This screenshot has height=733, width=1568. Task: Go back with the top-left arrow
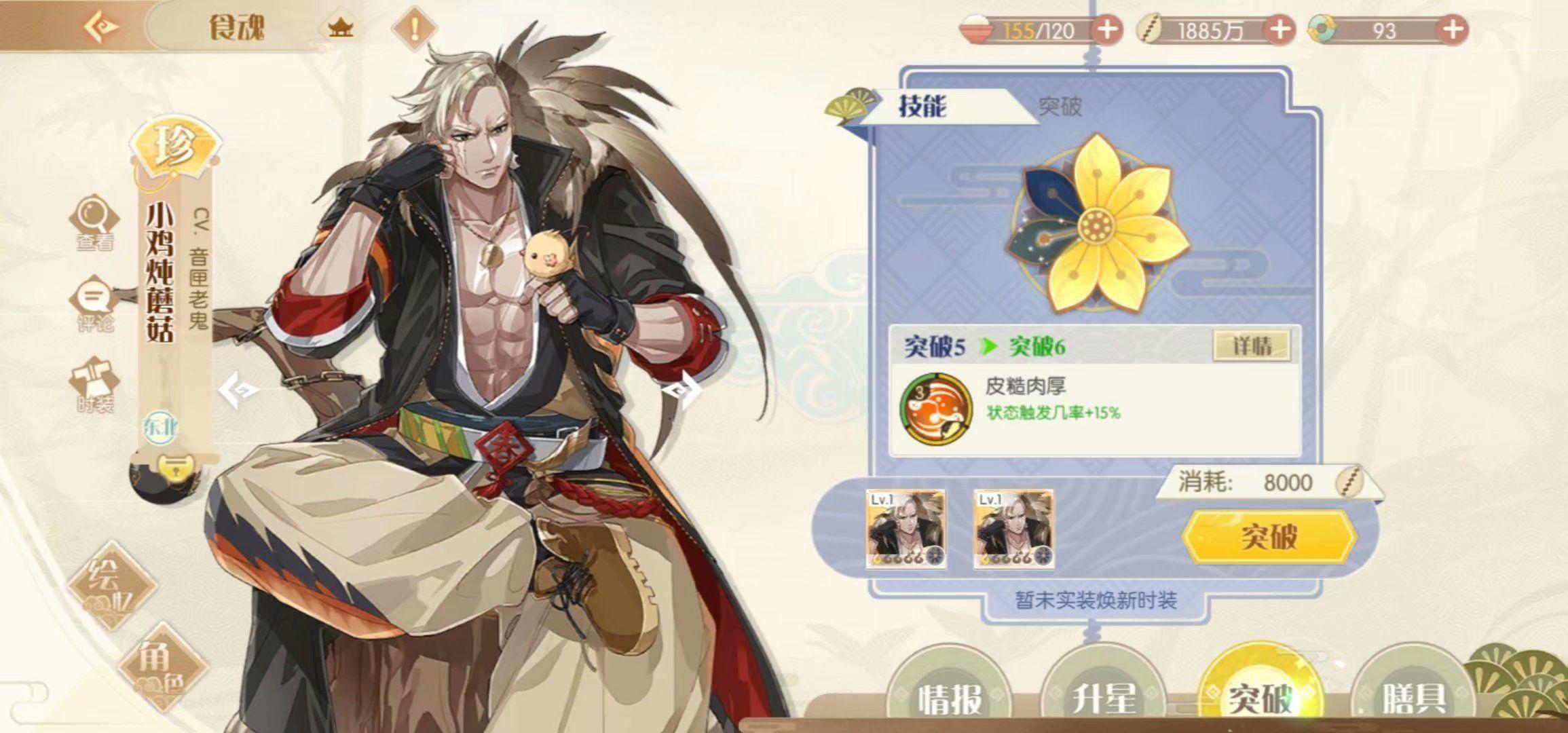tap(102, 27)
